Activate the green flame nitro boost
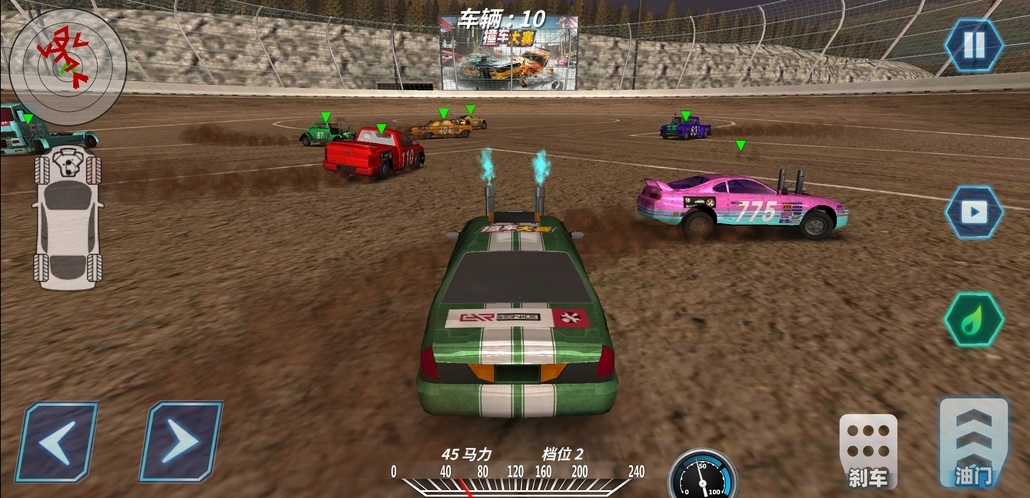 (974, 319)
